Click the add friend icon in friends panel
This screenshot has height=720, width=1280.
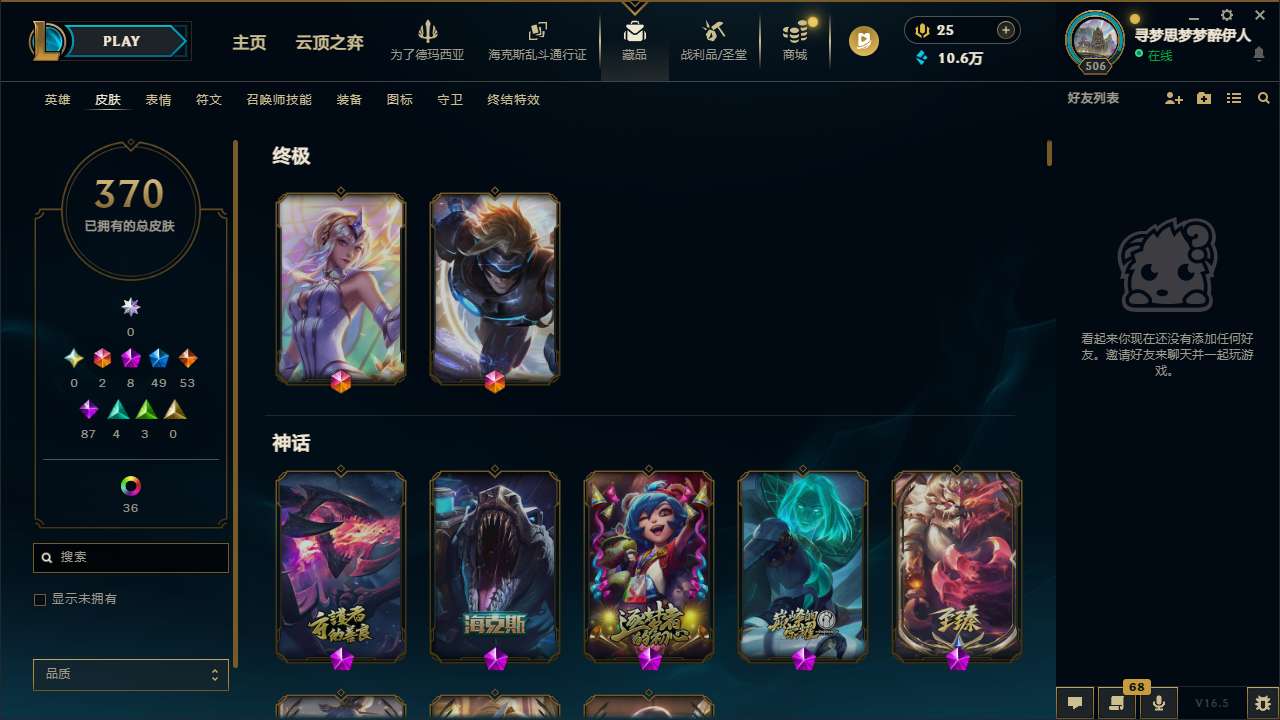(x=1173, y=98)
